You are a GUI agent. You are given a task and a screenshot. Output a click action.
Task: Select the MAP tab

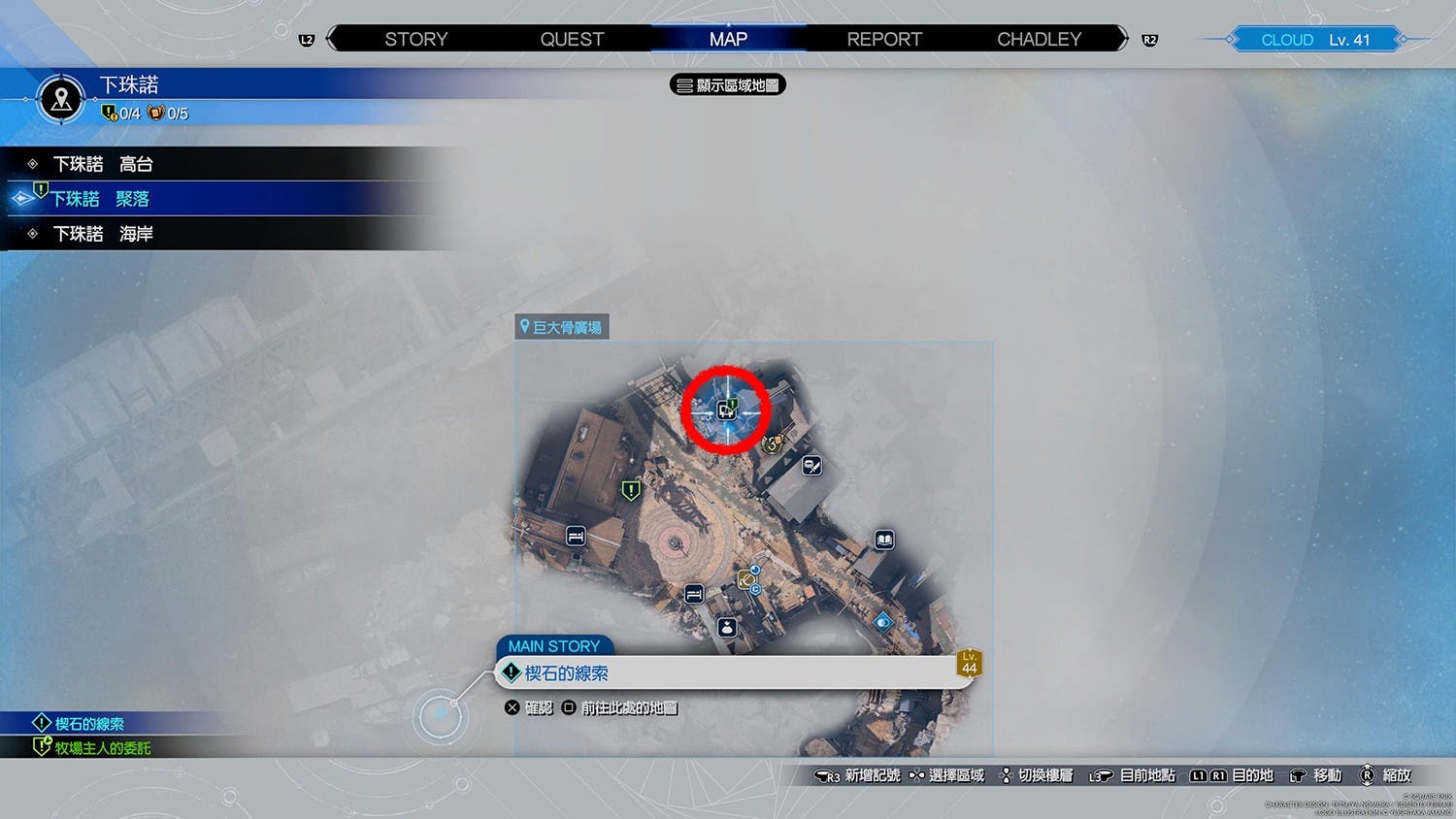pos(728,39)
